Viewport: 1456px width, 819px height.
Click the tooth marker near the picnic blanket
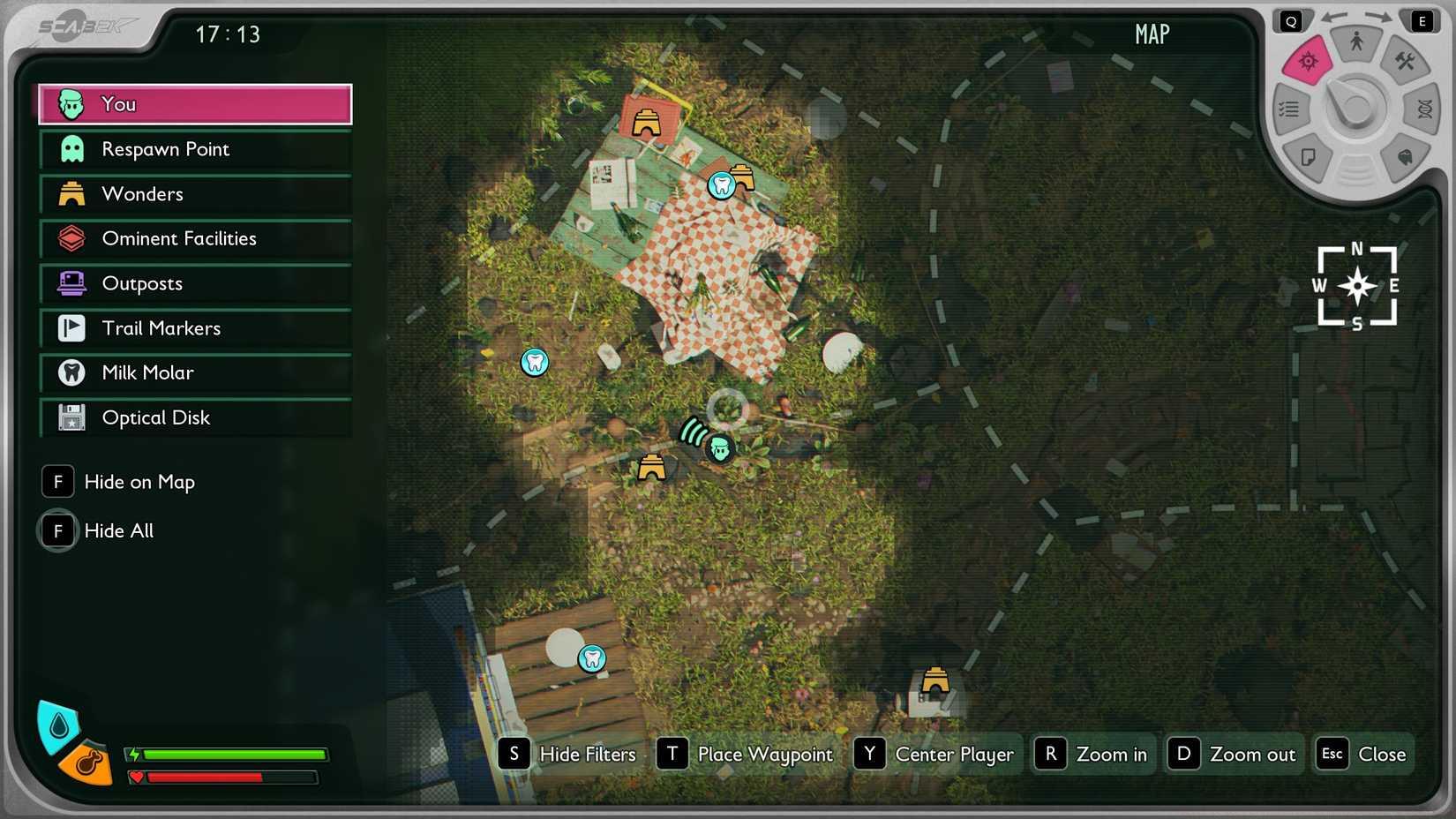point(722,185)
